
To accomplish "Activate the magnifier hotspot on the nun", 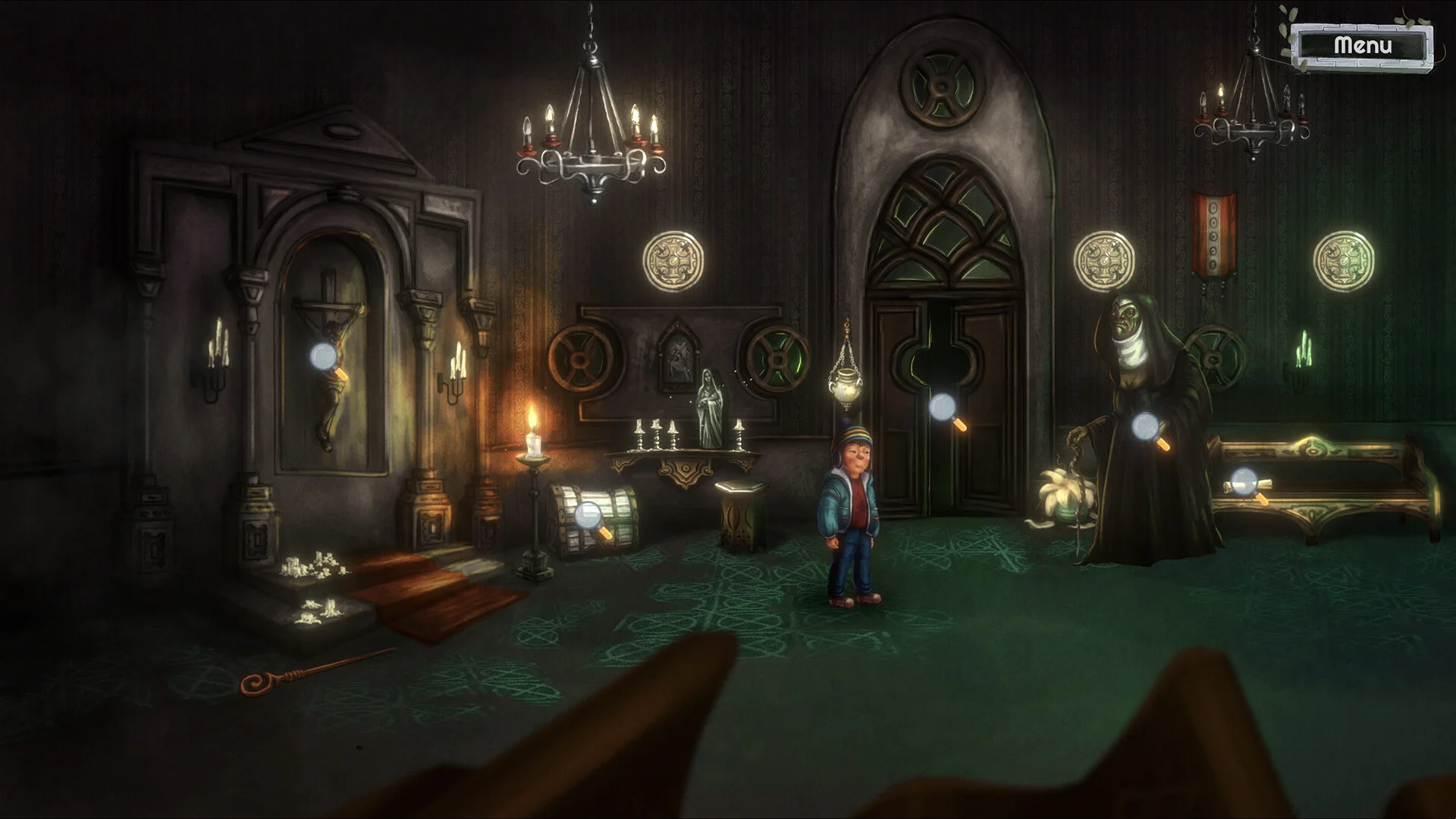I will 1147,428.
